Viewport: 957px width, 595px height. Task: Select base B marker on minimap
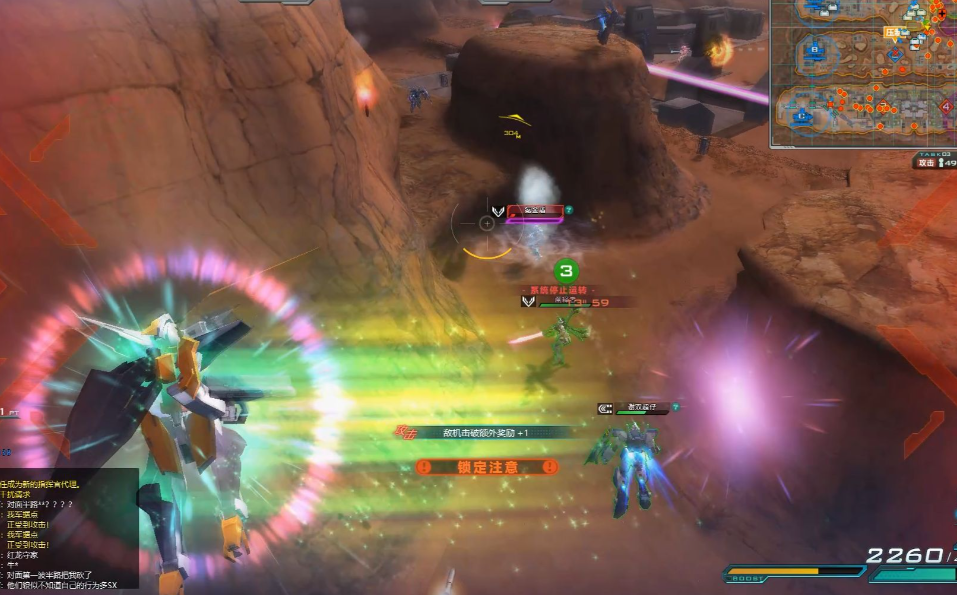[814, 48]
